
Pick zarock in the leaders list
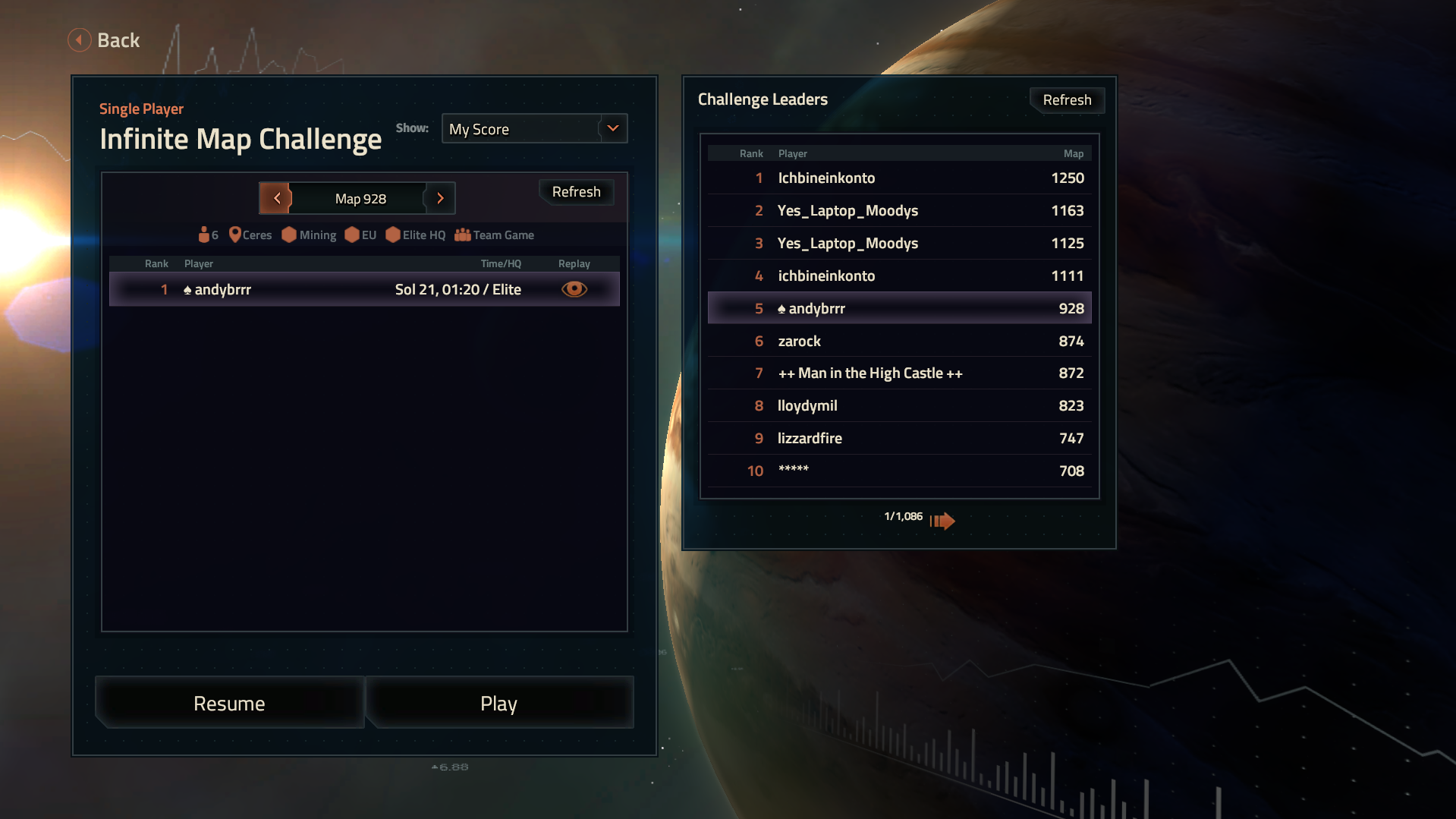coord(899,342)
